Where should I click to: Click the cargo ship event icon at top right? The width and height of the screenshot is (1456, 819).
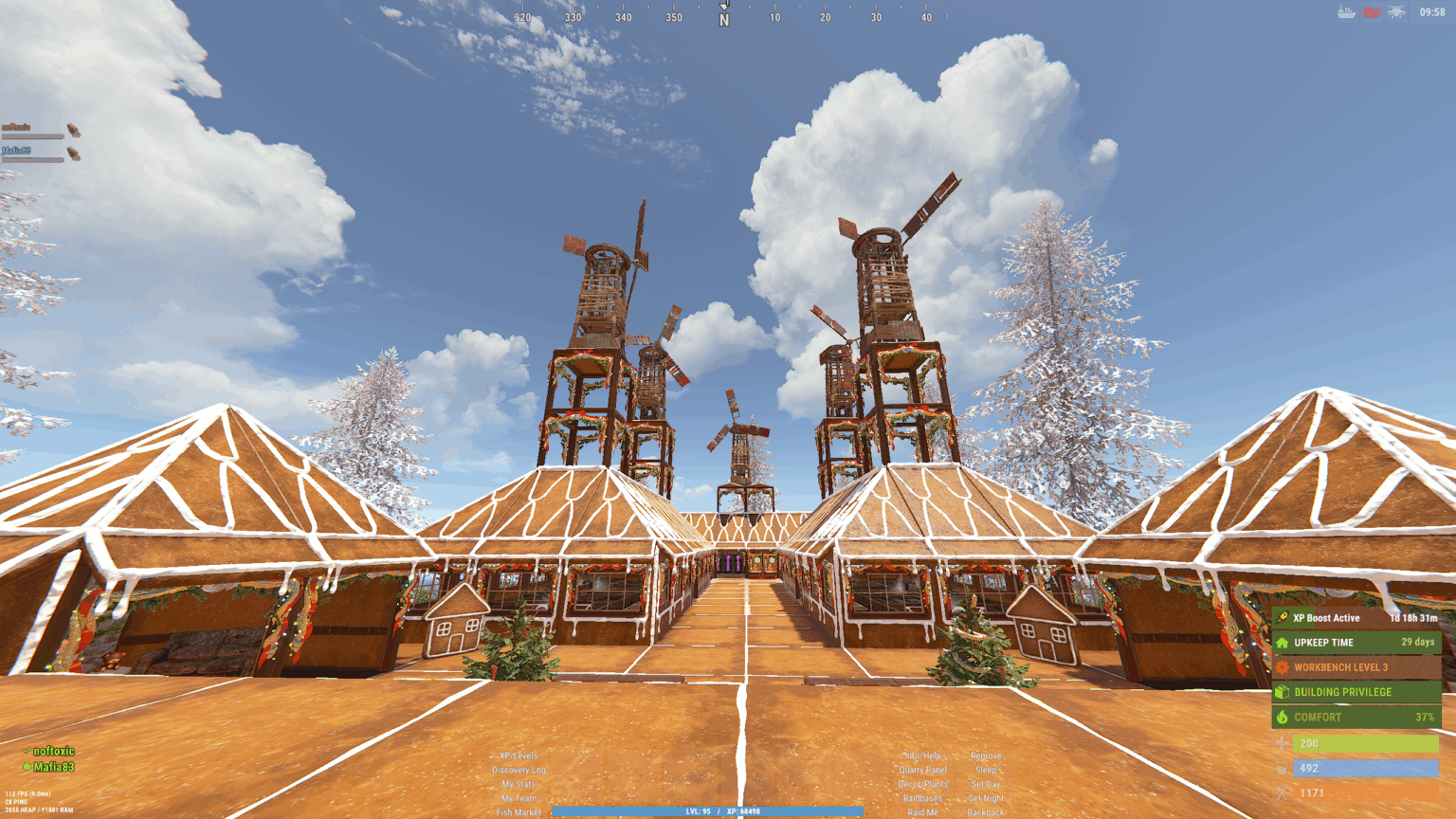(1346, 10)
